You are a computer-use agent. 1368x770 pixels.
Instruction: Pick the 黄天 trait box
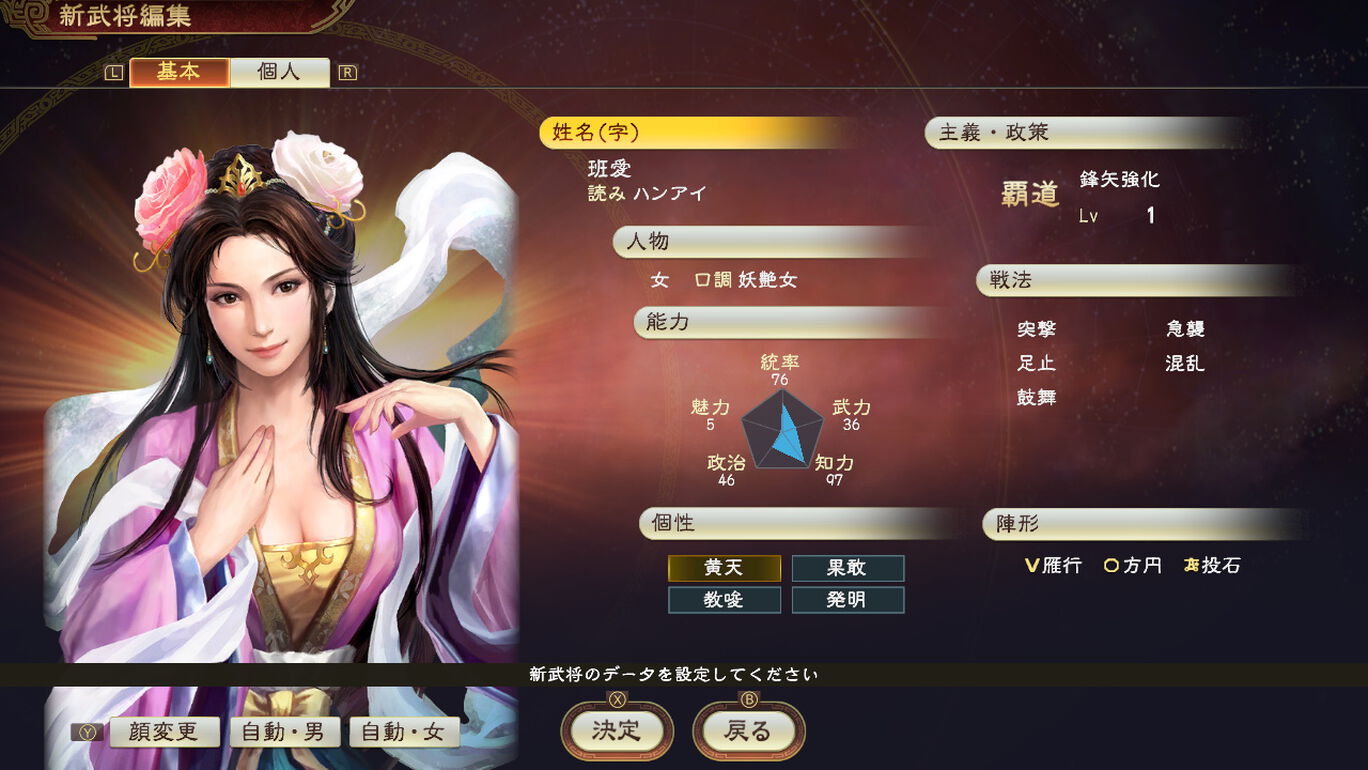724,568
